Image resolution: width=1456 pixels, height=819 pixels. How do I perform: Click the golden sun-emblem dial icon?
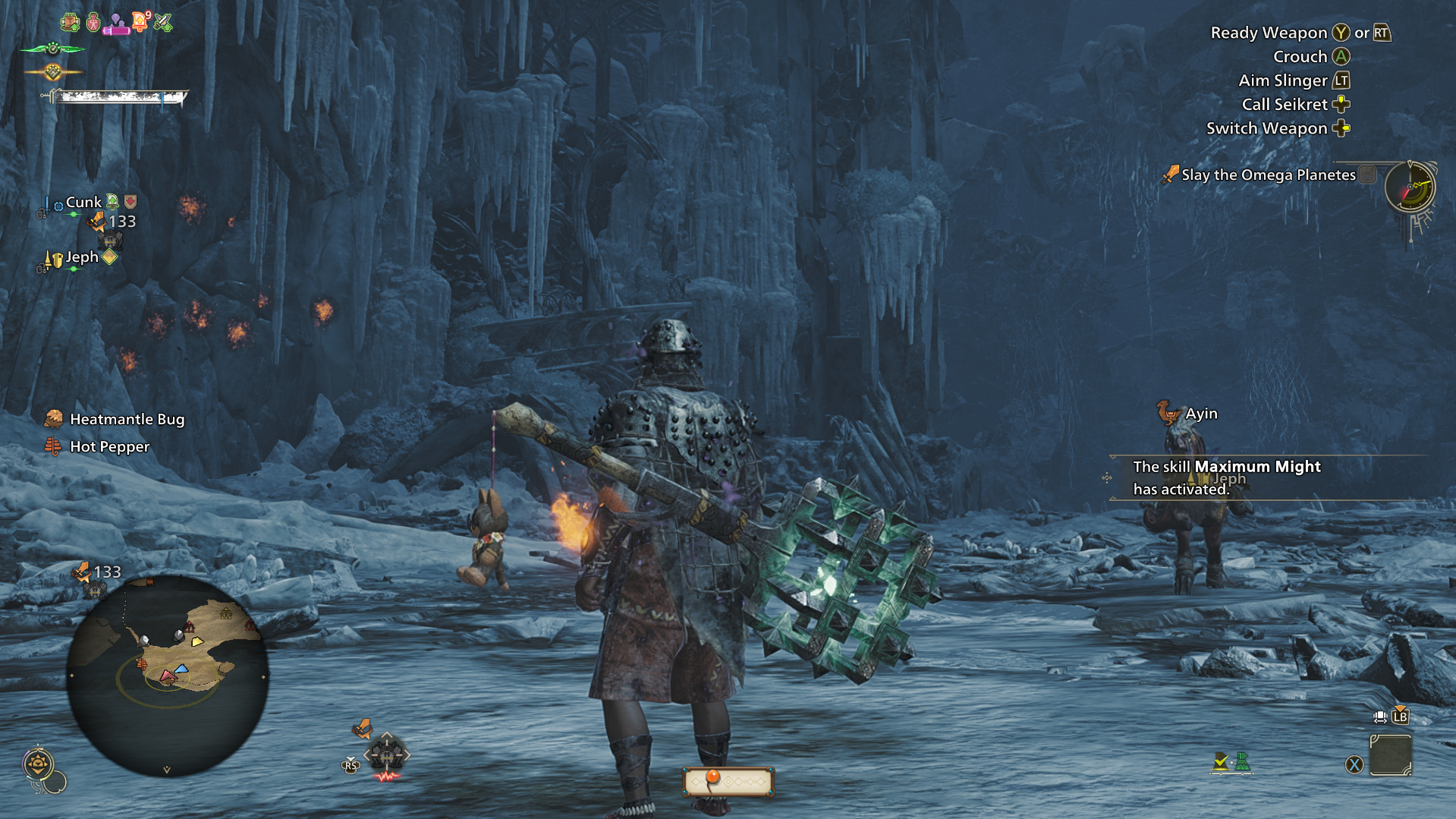[38, 763]
